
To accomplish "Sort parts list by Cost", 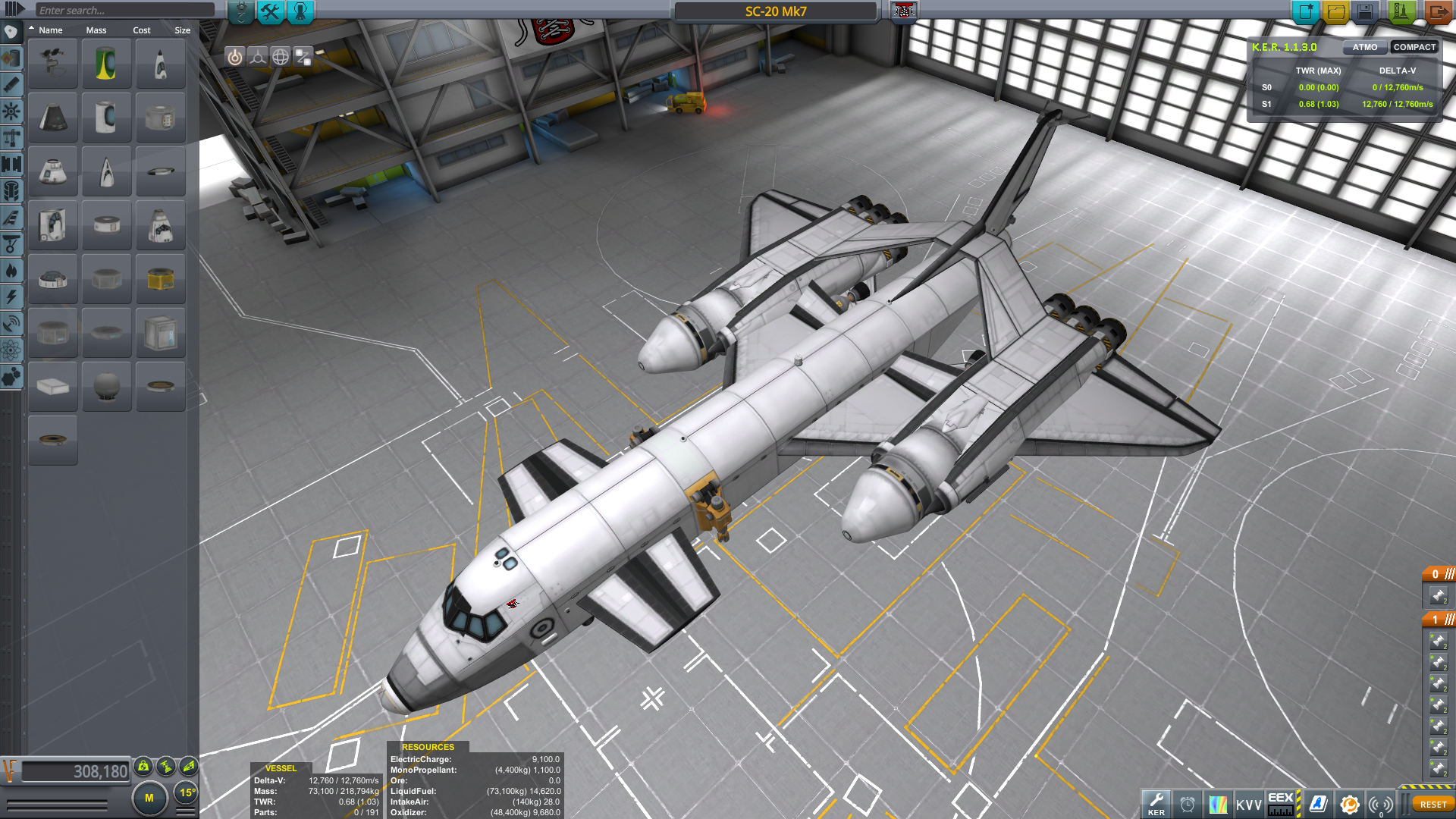I will pyautogui.click(x=142, y=30).
